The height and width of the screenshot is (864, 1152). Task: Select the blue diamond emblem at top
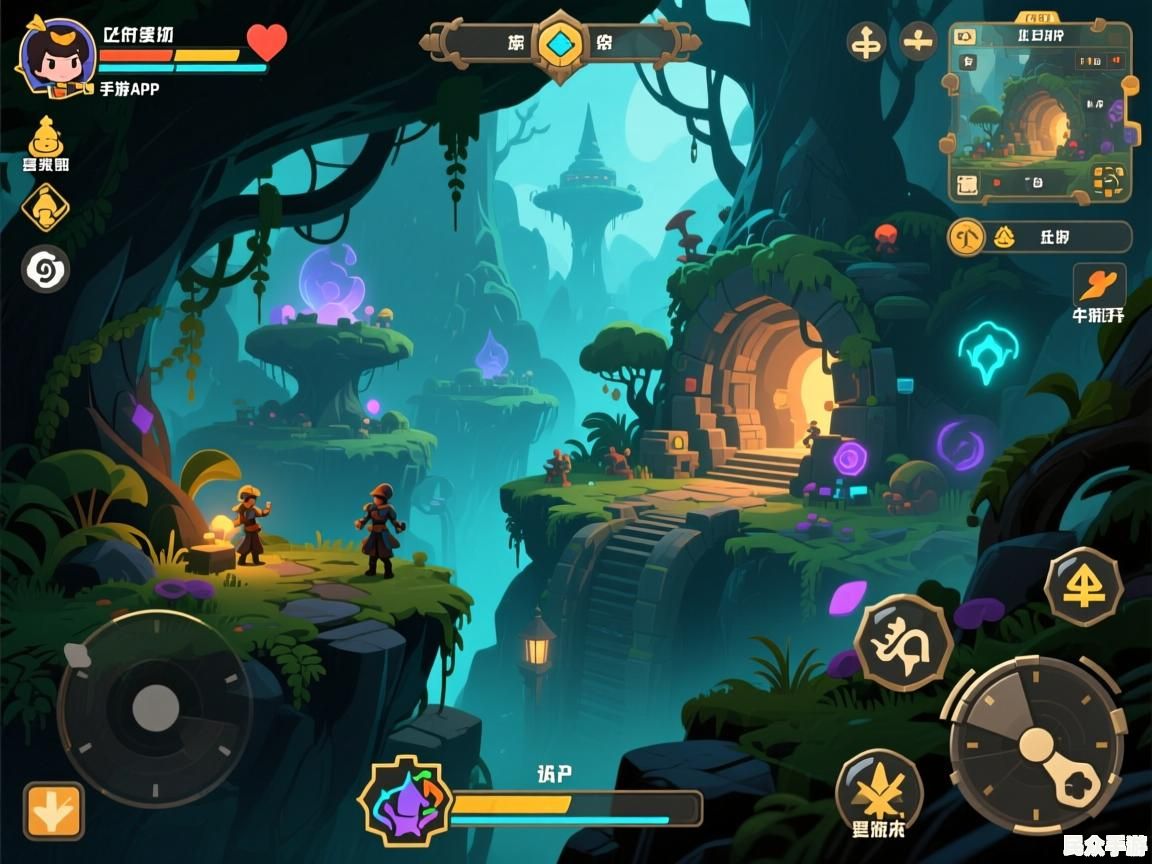[560, 43]
